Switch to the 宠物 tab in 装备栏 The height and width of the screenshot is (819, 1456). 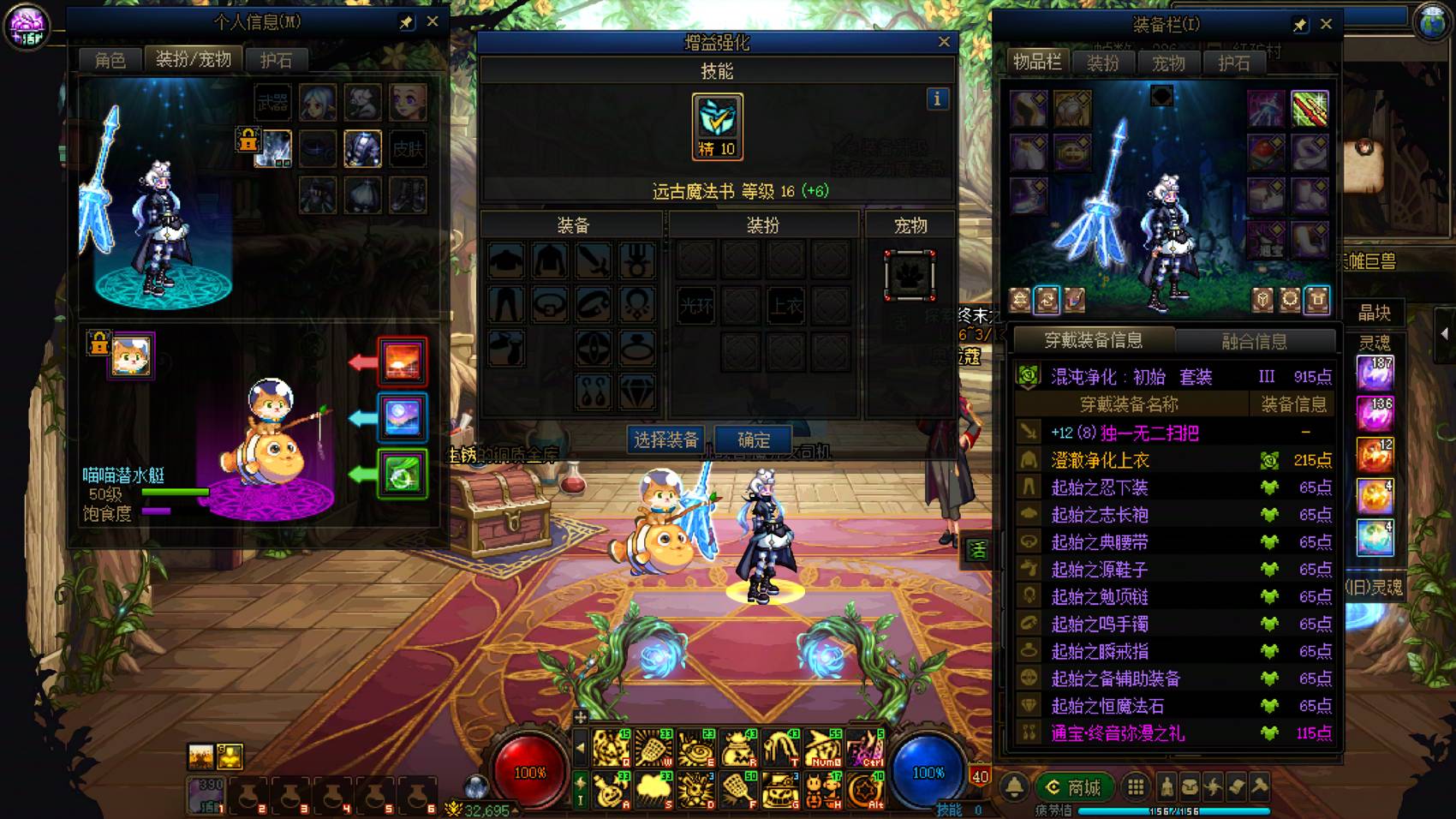click(1168, 63)
